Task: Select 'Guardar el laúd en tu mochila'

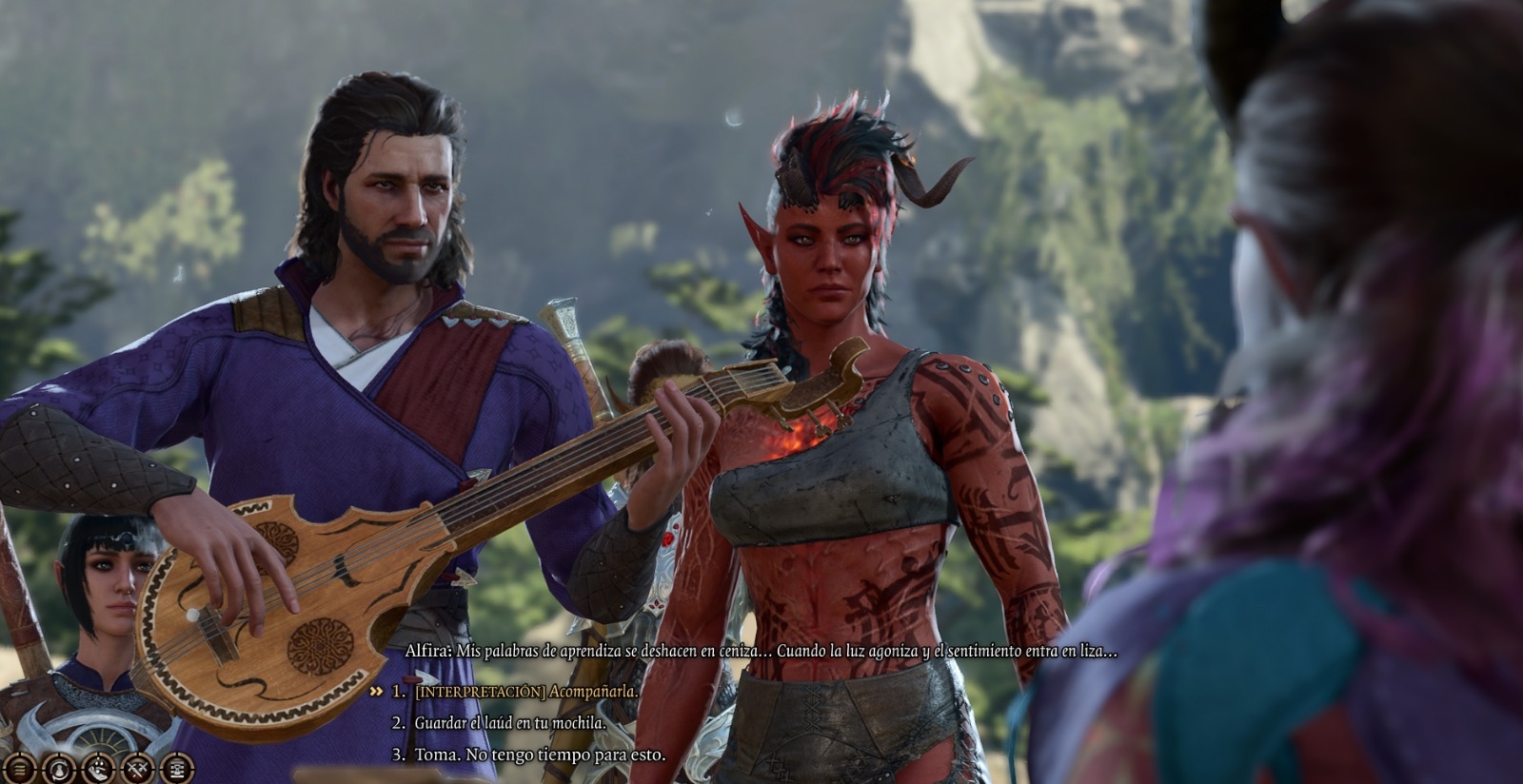Action: pyautogui.click(x=510, y=723)
